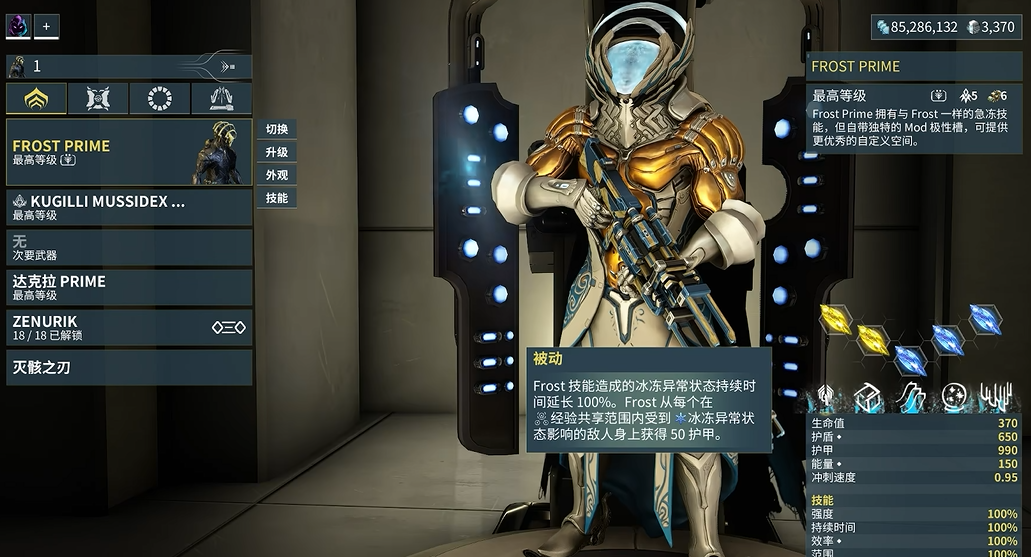This screenshot has height=557, width=1031.
Task: Click the cube-shaped second ability icon
Action: (868, 397)
